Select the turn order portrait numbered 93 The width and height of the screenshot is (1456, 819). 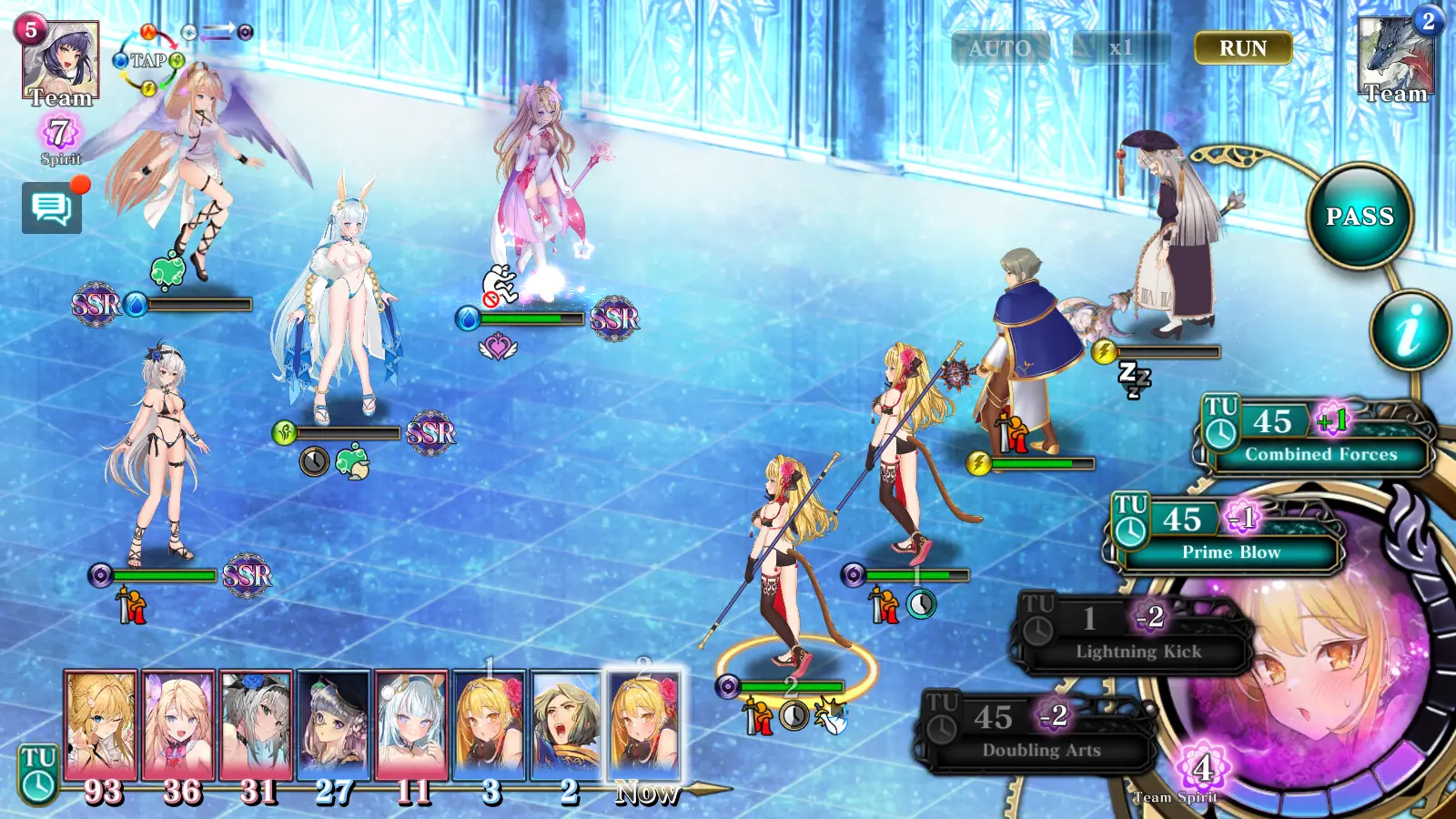pos(100,725)
